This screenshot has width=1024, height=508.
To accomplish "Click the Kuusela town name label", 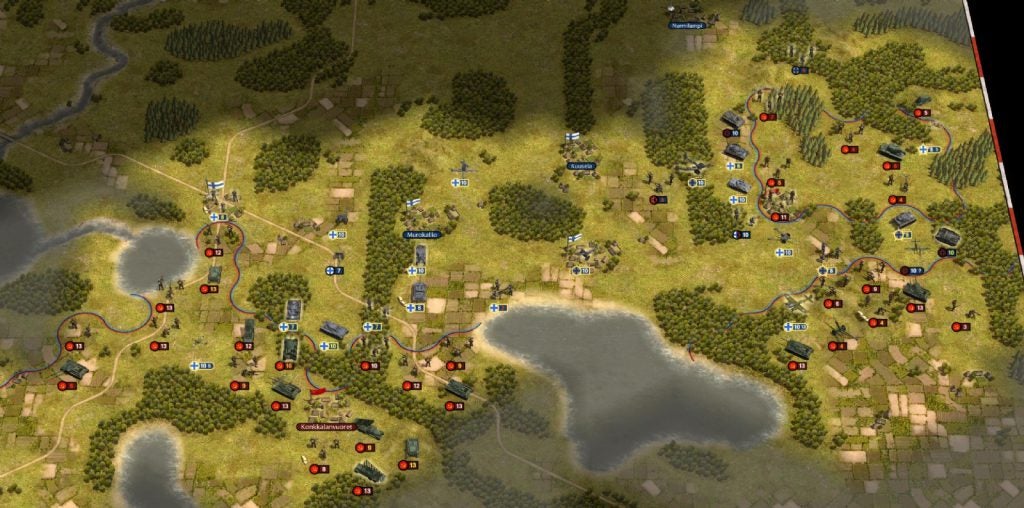I will click(581, 165).
